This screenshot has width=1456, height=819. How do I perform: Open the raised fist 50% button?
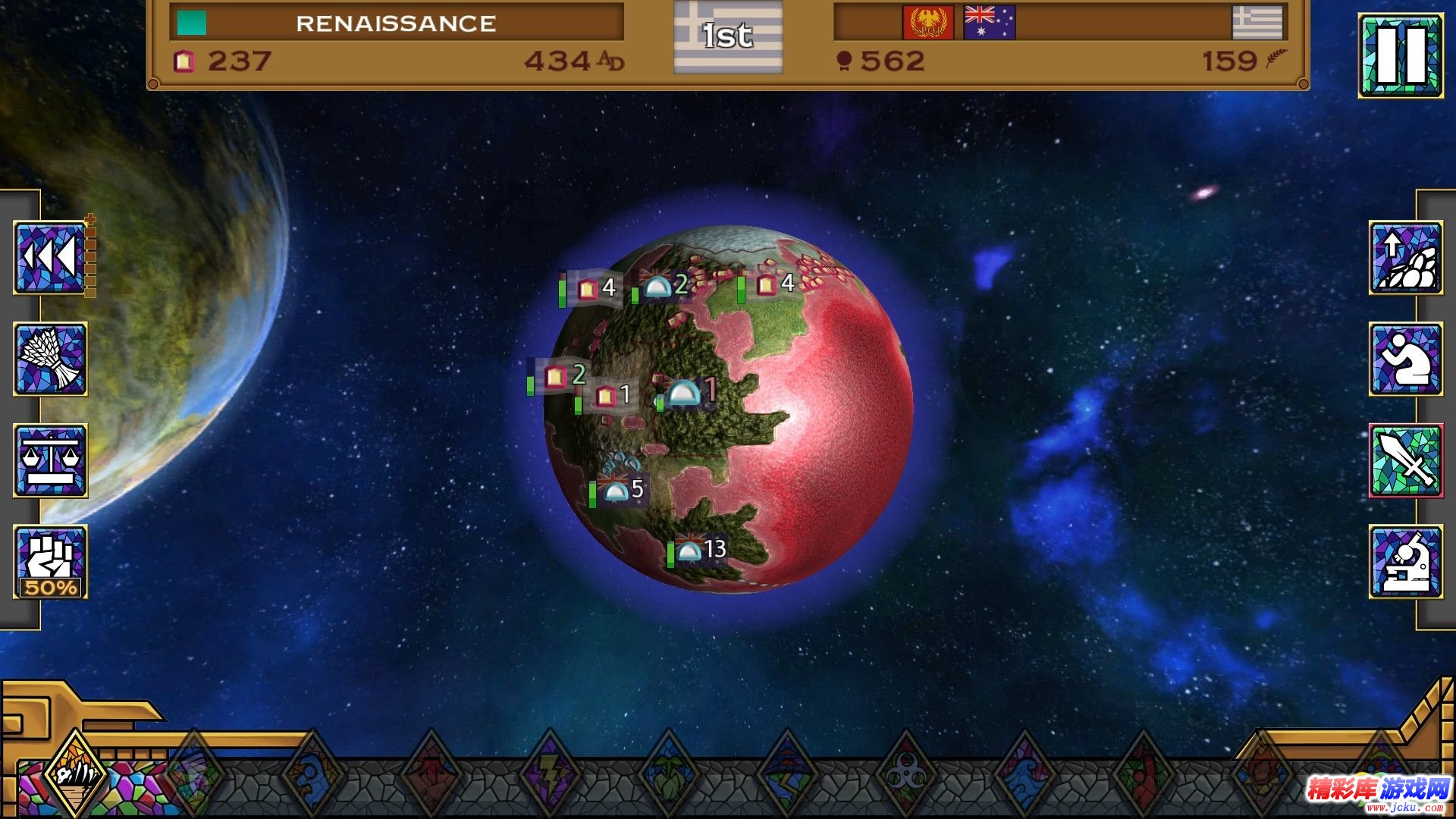click(x=50, y=561)
